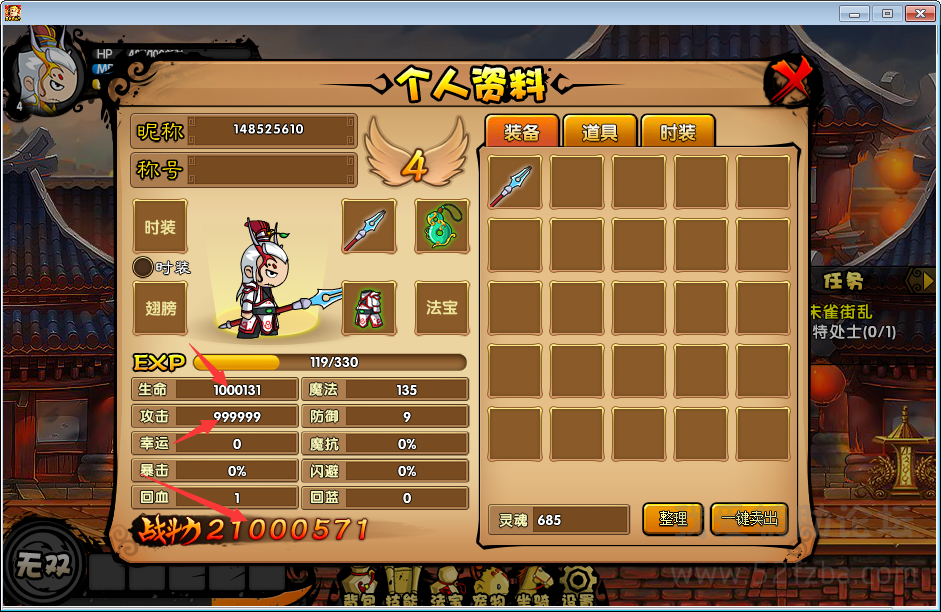Open the 技能 skills scroll icon
The width and height of the screenshot is (941, 612).
point(403,587)
